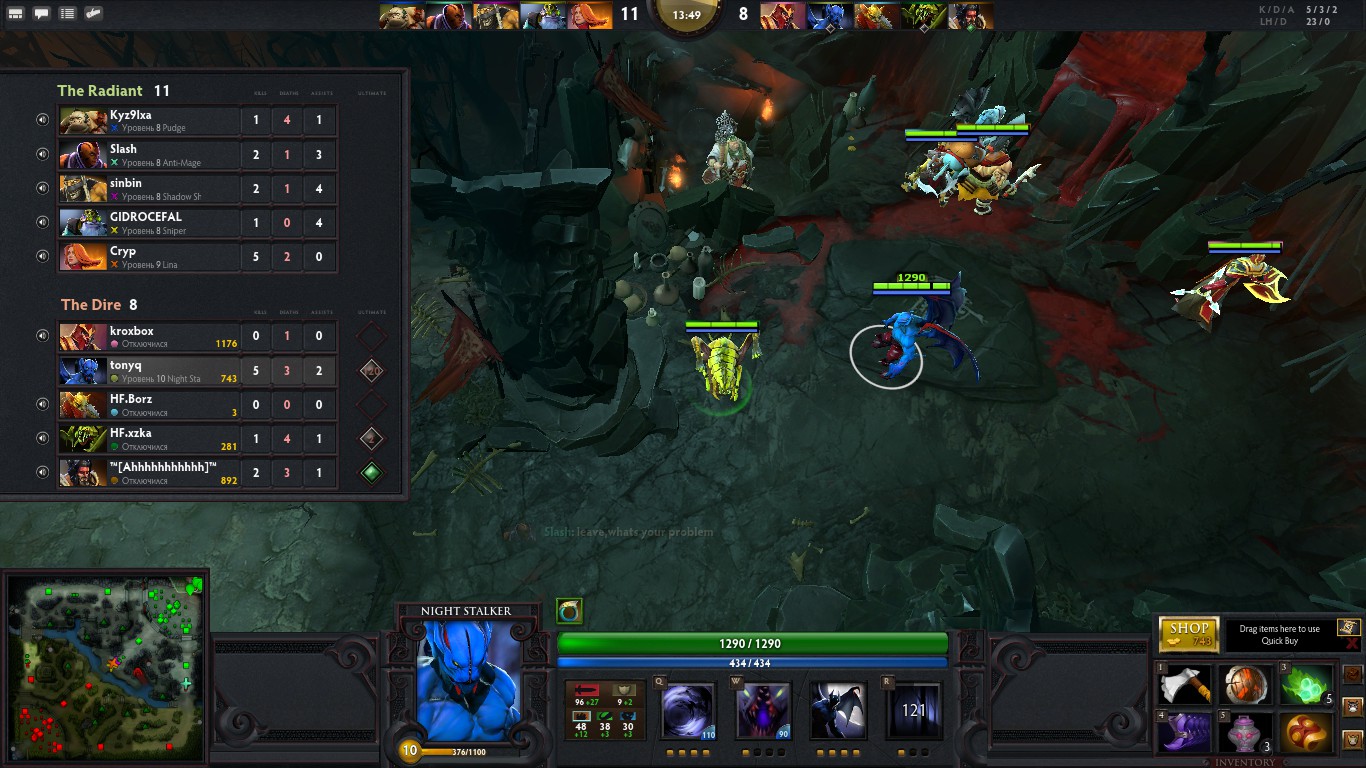The image size is (1366, 768).
Task: Select the purple armored boots item
Action: click(x=1185, y=733)
